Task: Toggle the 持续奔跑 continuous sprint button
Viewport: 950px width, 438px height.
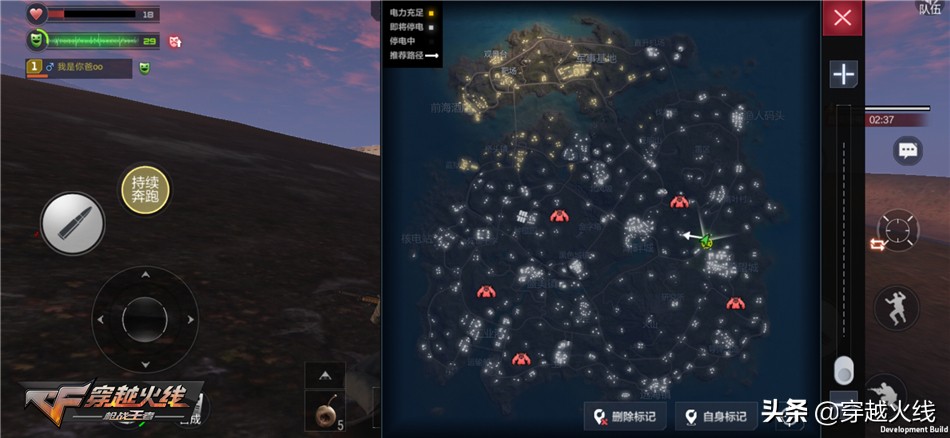Action: (145, 187)
